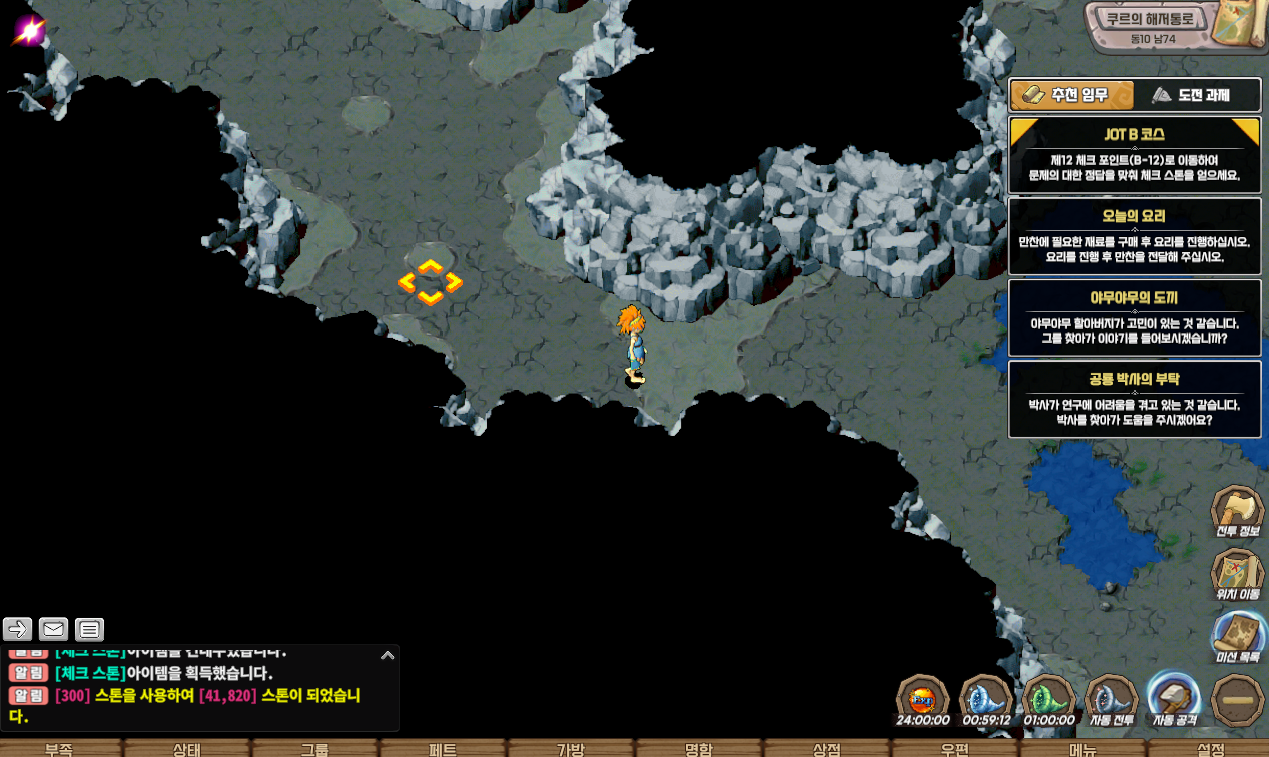Toggle 자동 공격 hammer icon
This screenshot has height=757, width=1269.
[x=1174, y=697]
